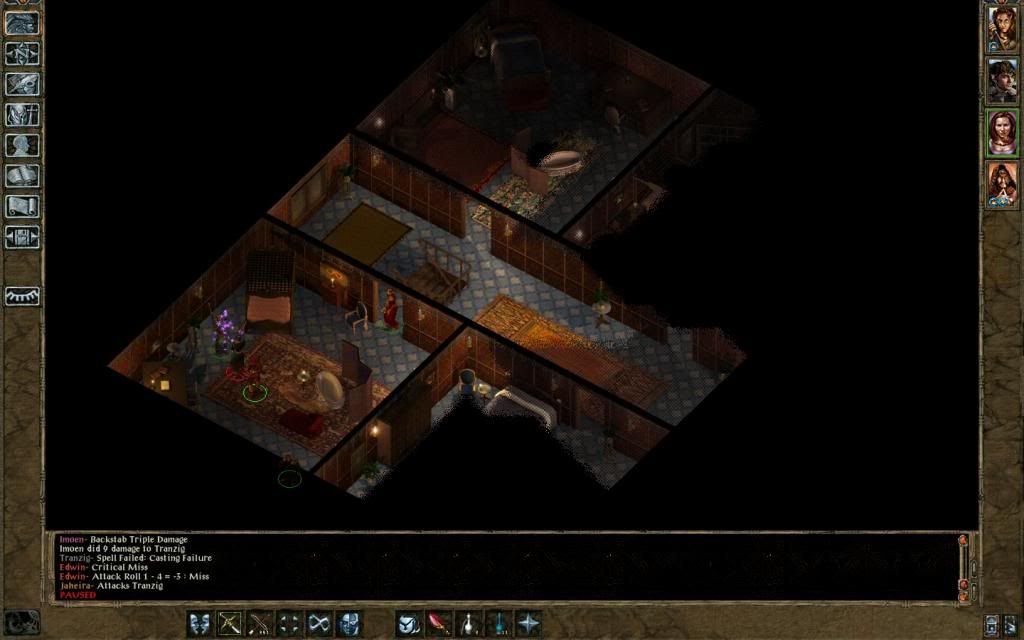Open the options menu at the sidebar's bottom
The height and width of the screenshot is (640, 1024).
22,237
